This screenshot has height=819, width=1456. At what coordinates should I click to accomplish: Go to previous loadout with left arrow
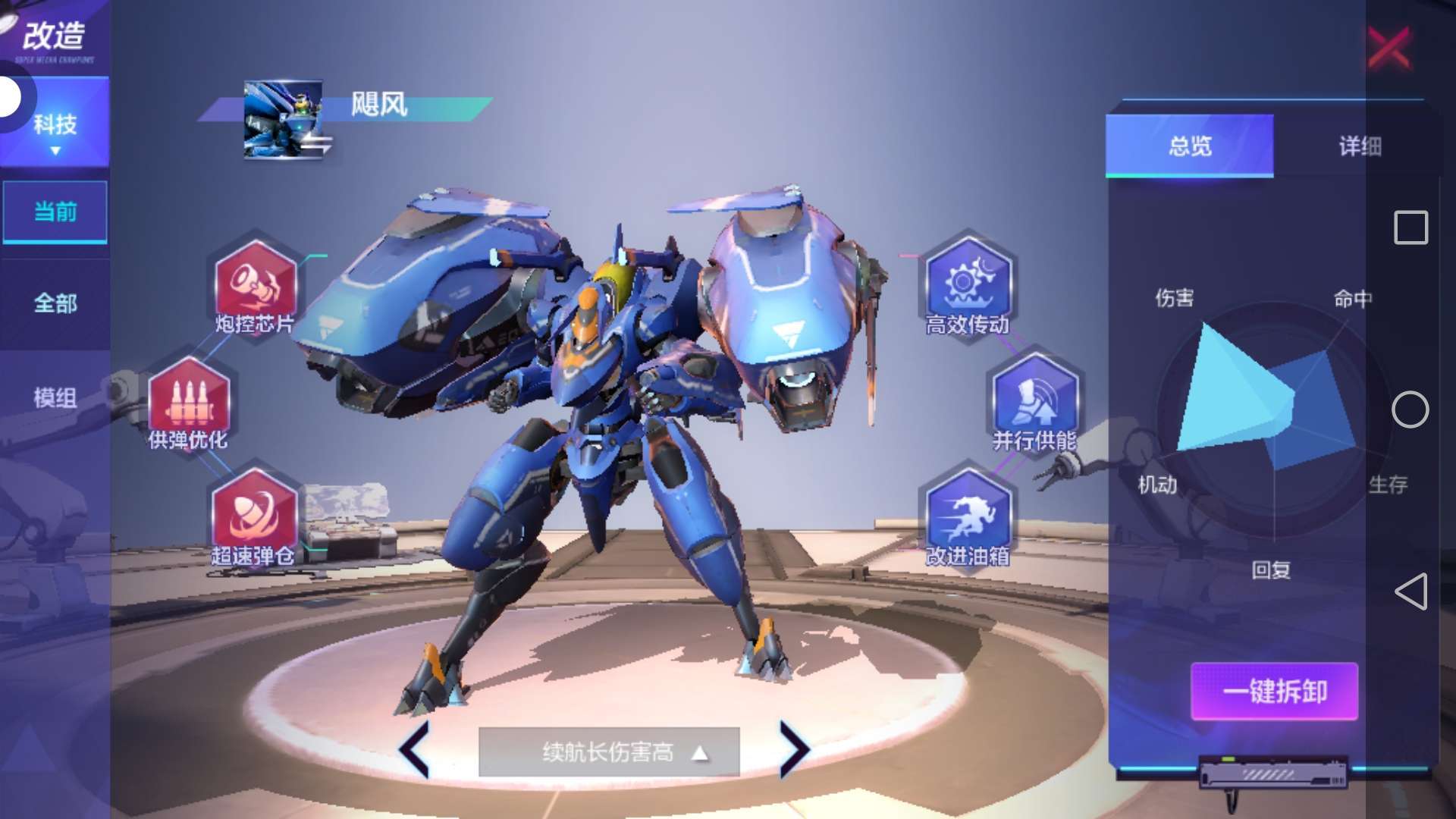415,749
